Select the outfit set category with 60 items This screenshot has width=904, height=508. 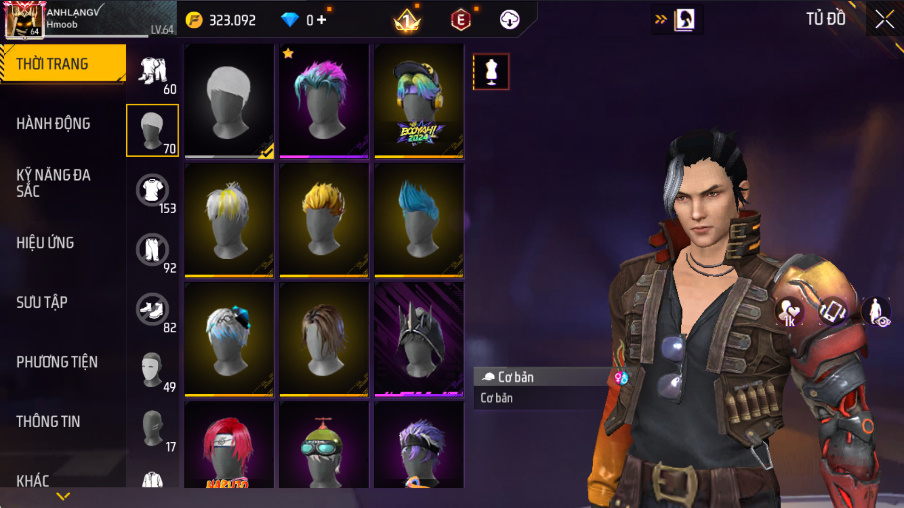[x=152, y=72]
